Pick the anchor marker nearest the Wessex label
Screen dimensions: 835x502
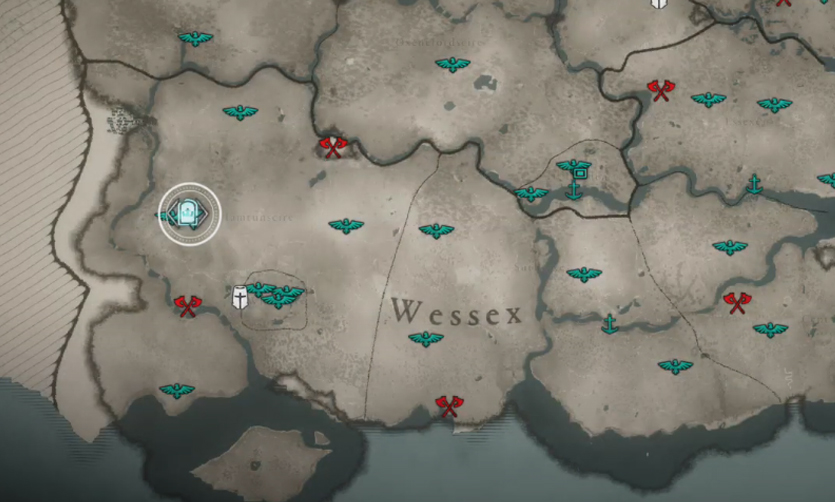point(608,323)
